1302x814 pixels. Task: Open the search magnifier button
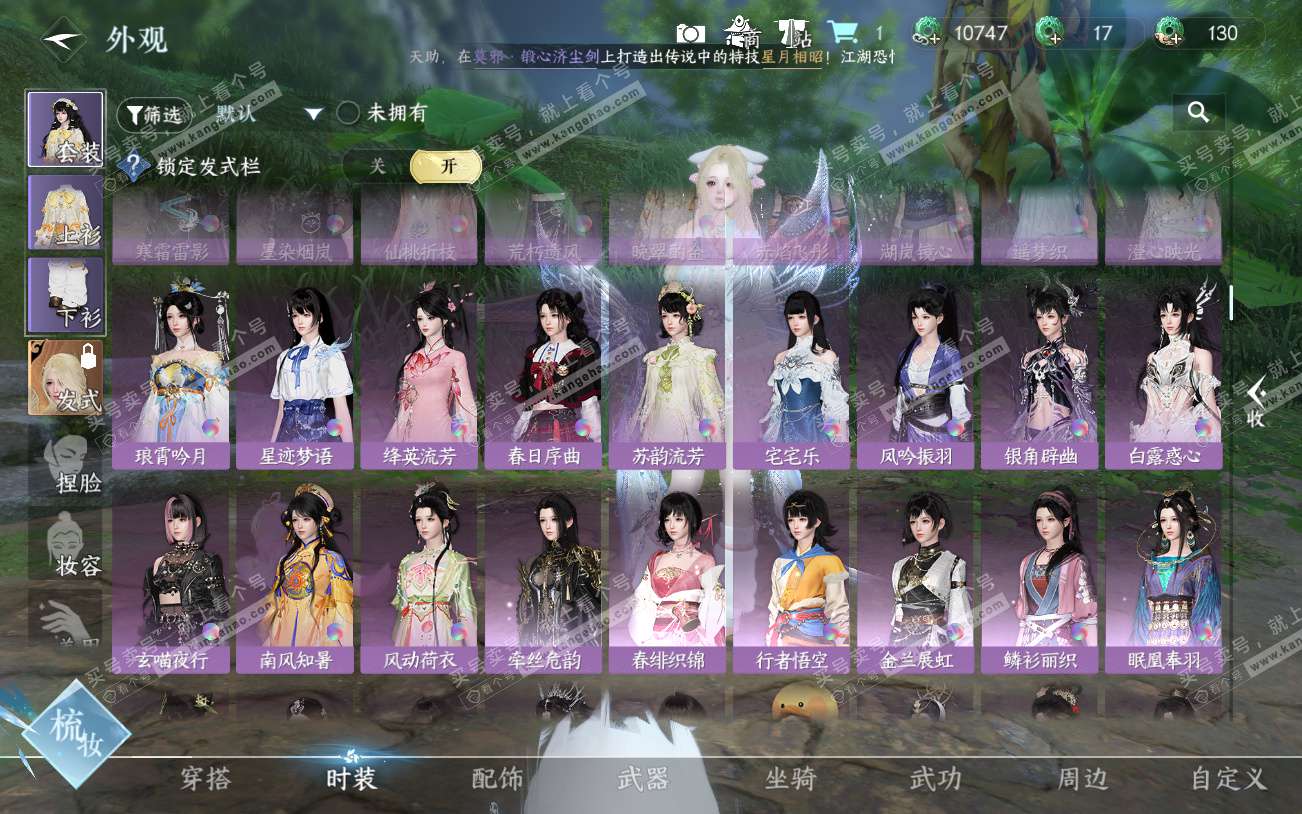(x=1198, y=113)
